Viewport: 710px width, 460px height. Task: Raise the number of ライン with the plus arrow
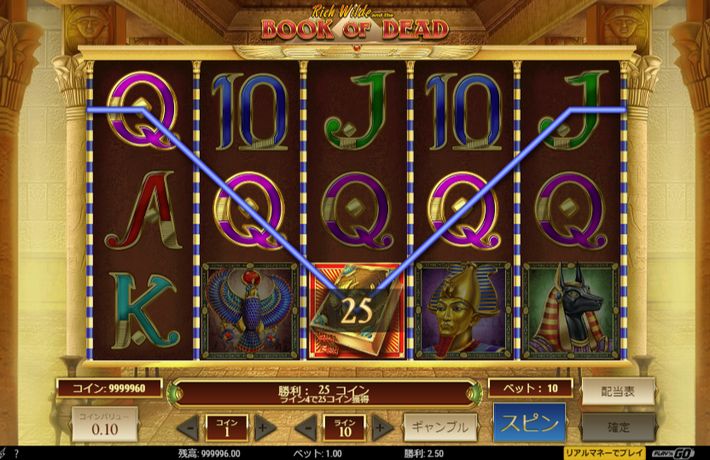click(x=381, y=427)
